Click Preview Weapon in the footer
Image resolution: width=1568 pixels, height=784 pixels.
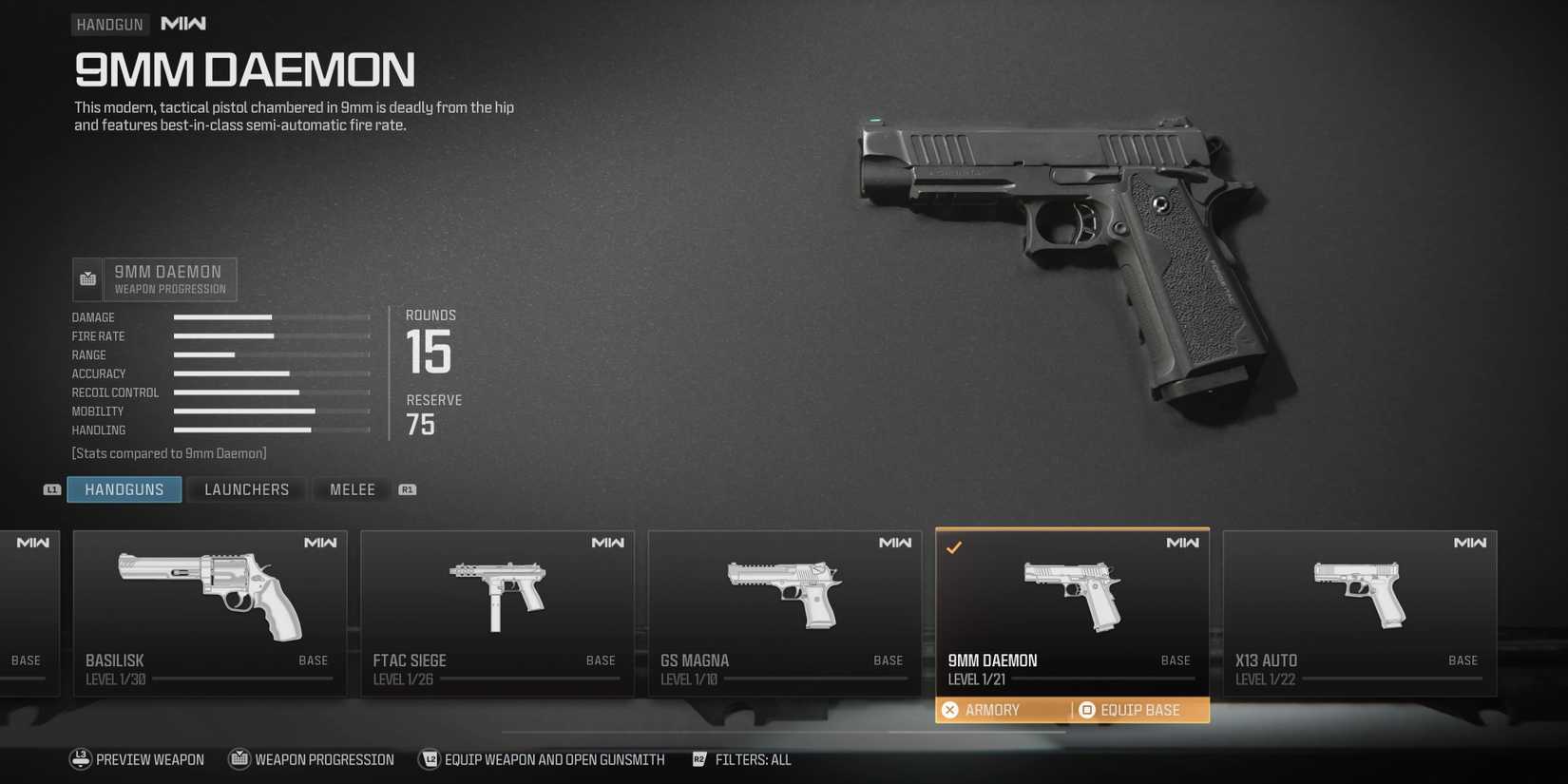(137, 759)
